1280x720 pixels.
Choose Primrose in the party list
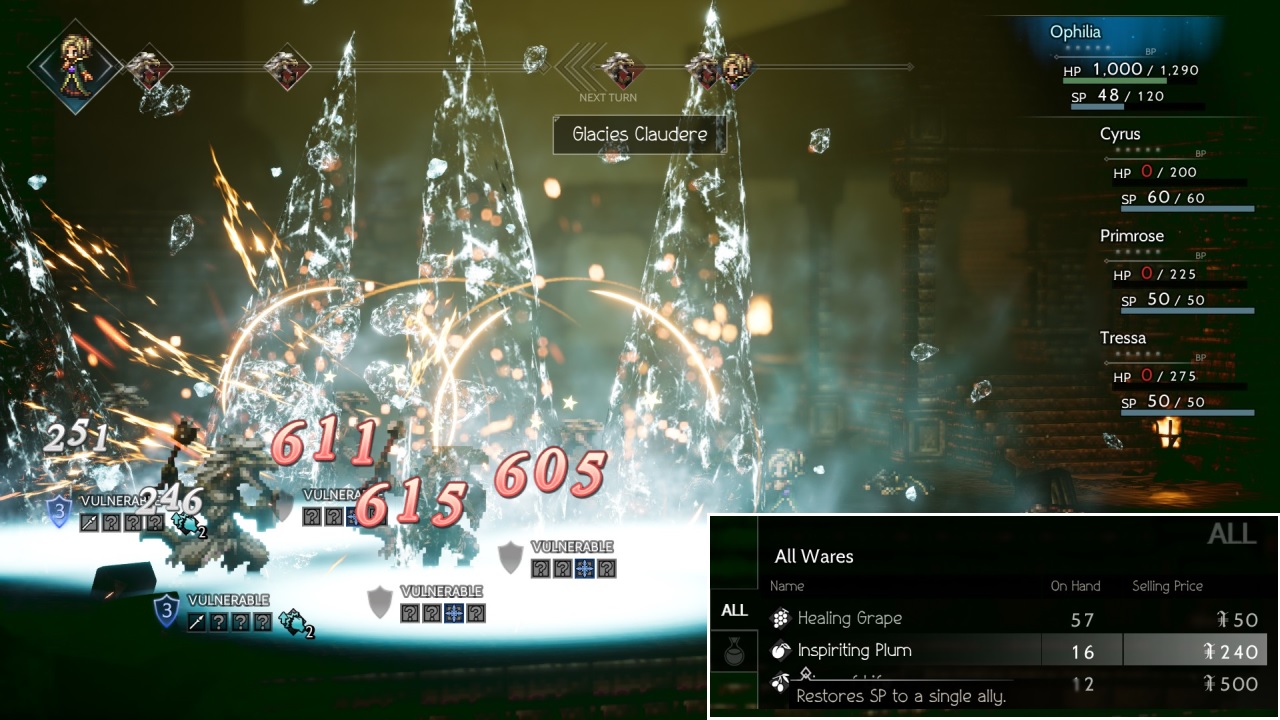tap(1132, 236)
